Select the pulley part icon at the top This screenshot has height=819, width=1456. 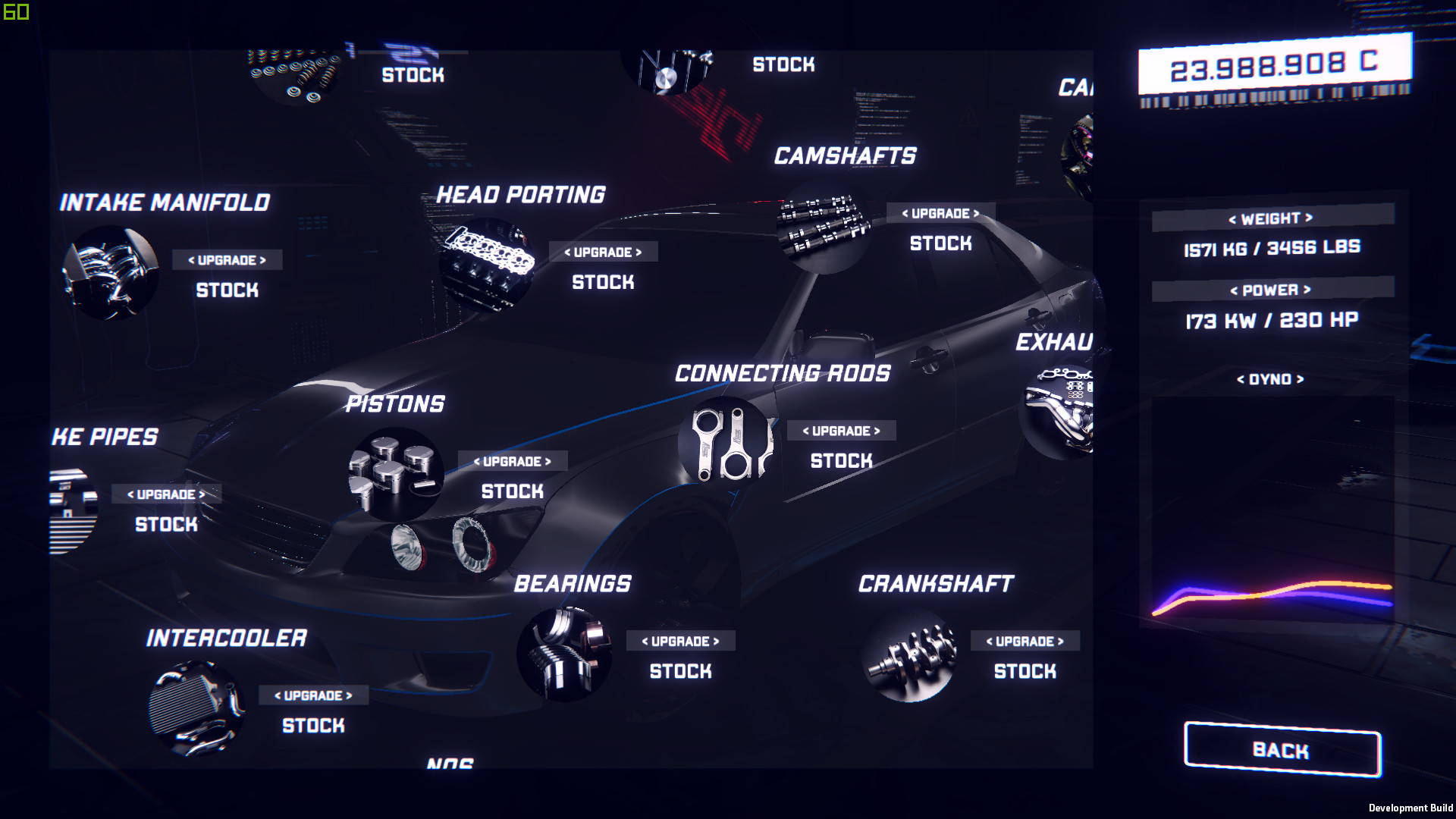pyautogui.click(x=667, y=72)
